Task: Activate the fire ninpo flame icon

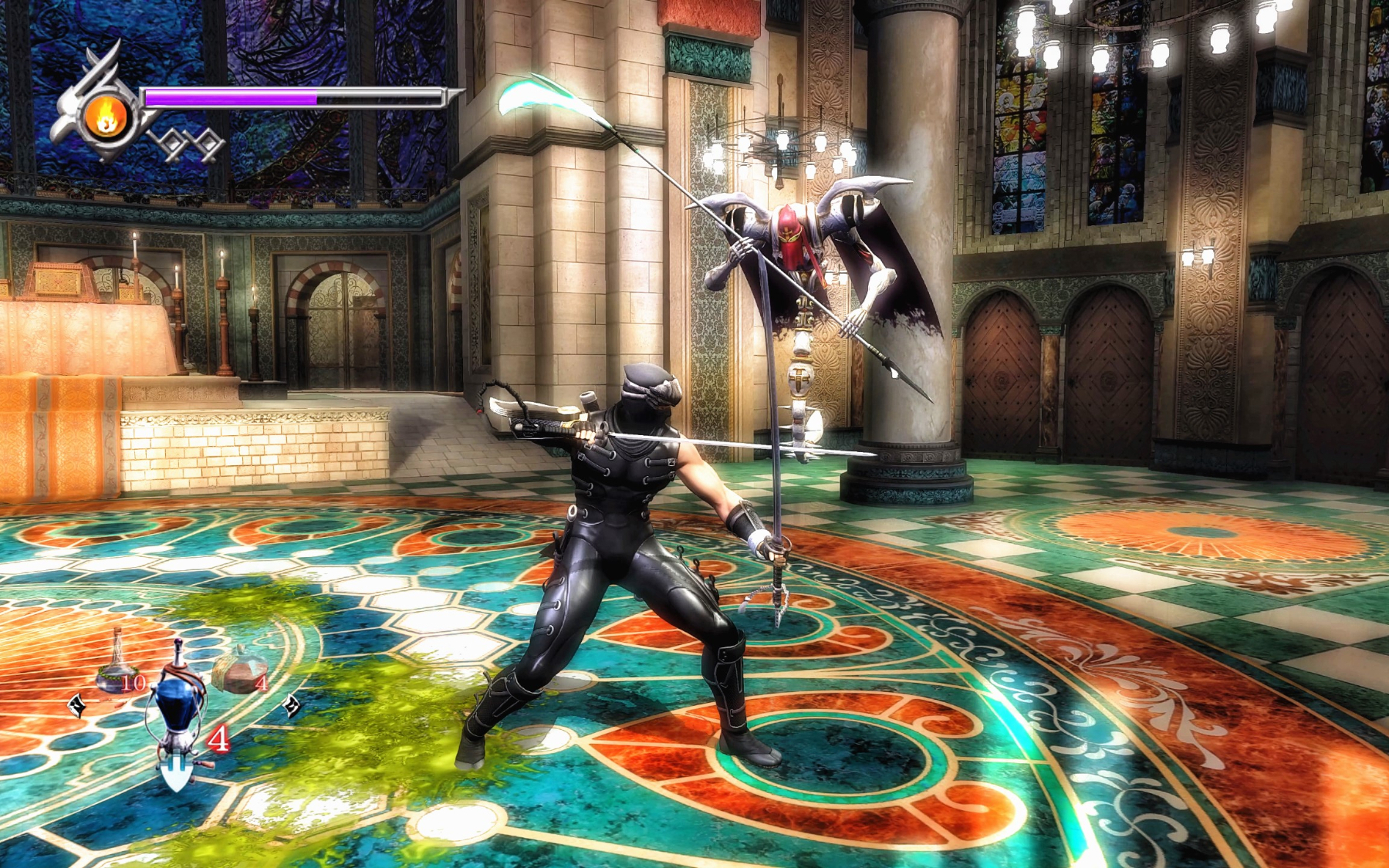Action: click(107, 118)
